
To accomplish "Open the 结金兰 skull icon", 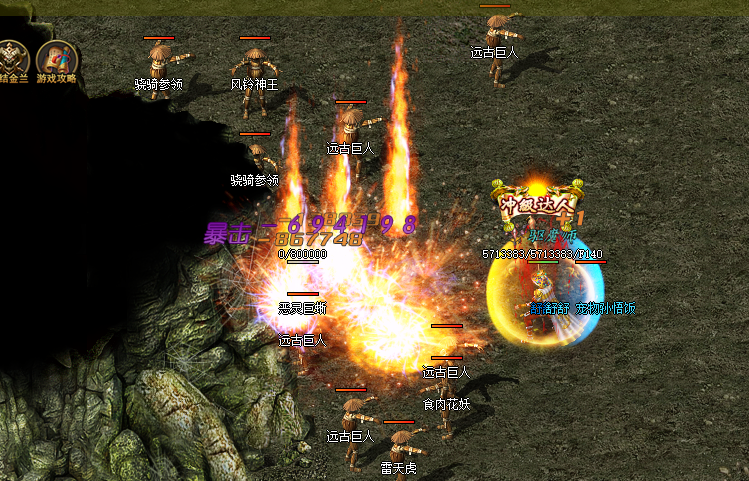I will pyautogui.click(x=13, y=58).
